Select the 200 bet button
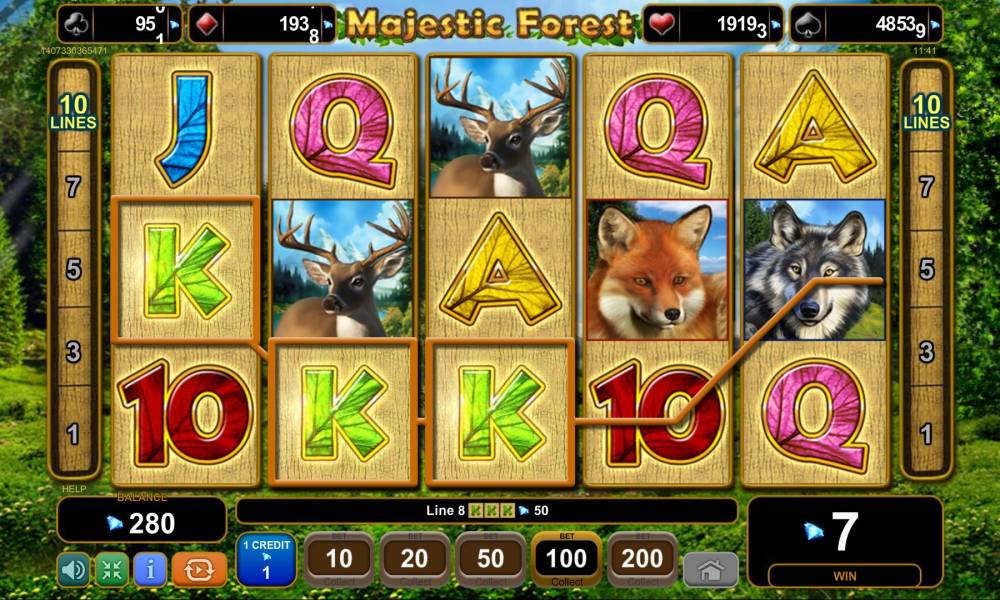Image resolution: width=1000 pixels, height=600 pixels. click(642, 560)
